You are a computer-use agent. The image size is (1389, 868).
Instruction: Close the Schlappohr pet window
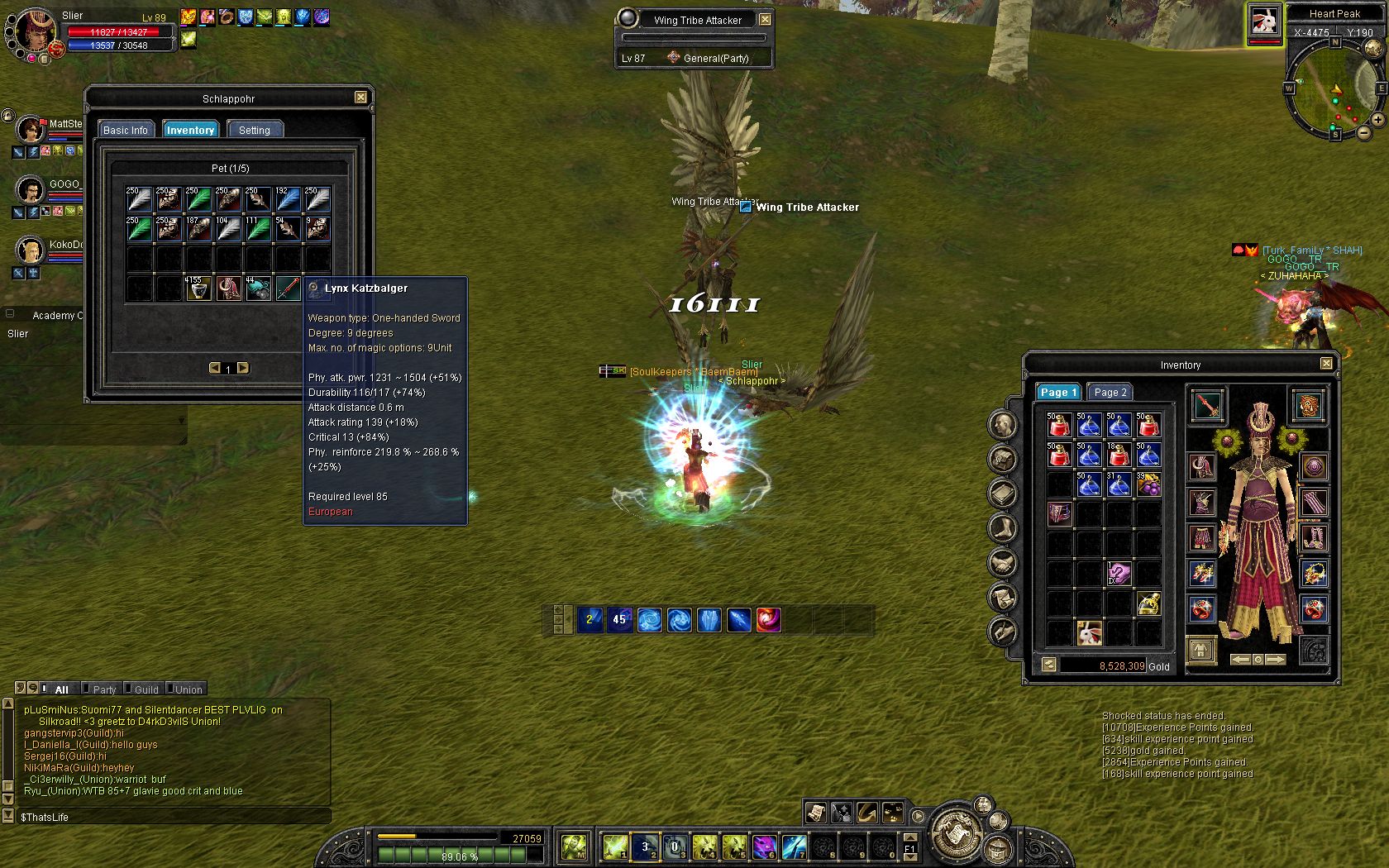coord(360,98)
